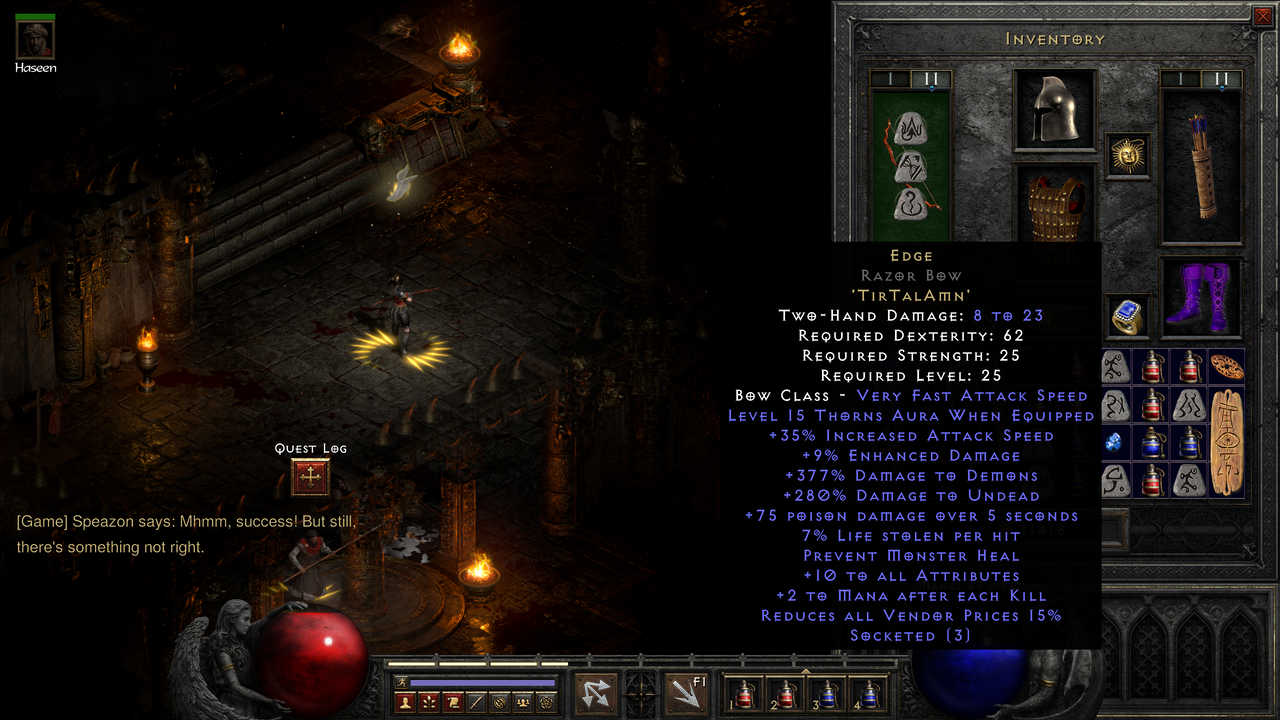Image resolution: width=1280 pixels, height=720 pixels.
Task: Click the left skill slot with crossed arrows
Action: [594, 693]
